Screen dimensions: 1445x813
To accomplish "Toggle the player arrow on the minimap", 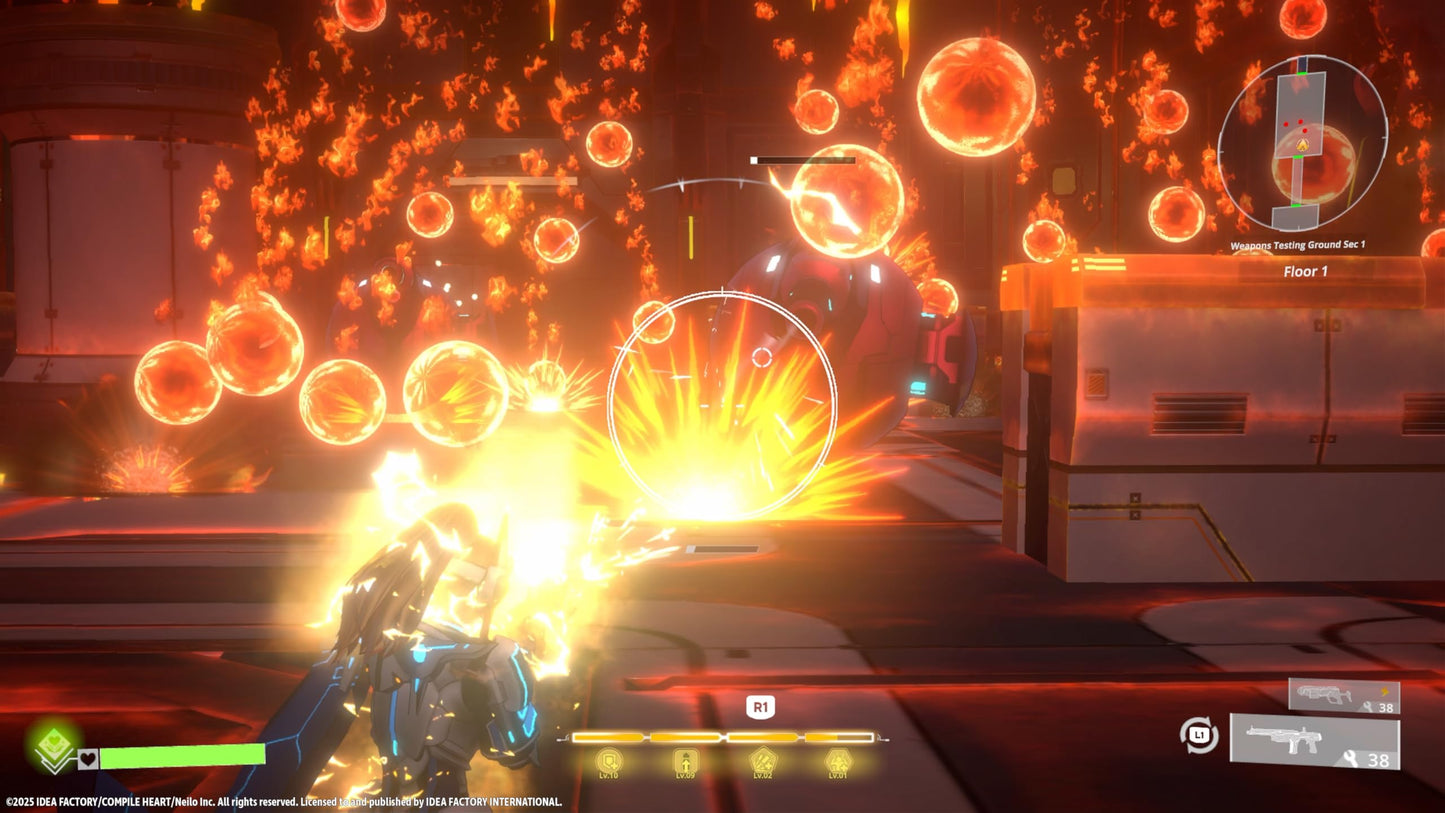I will point(1303,146).
